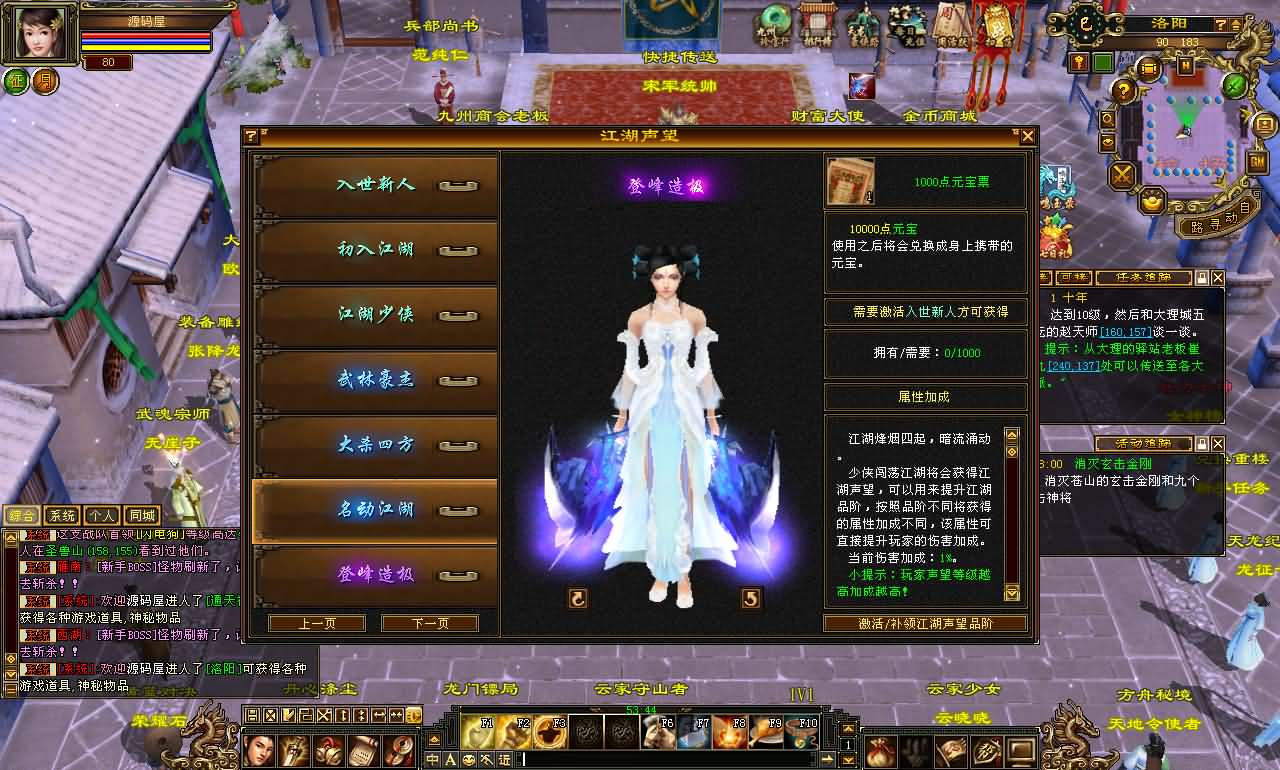Open the magnifier search icon near the minimap
The width and height of the screenshot is (1280, 770).
coord(1107,119)
